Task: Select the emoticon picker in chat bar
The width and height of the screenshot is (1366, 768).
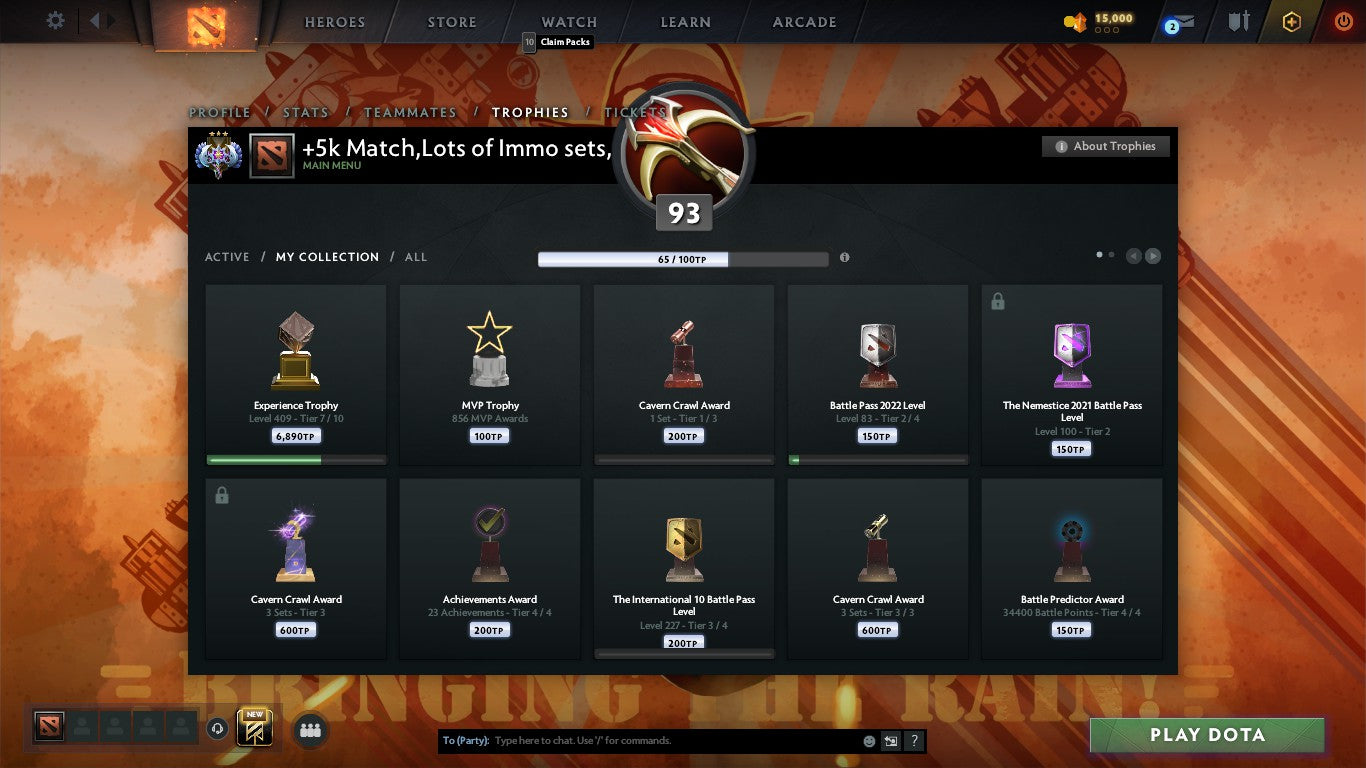Action: click(870, 741)
